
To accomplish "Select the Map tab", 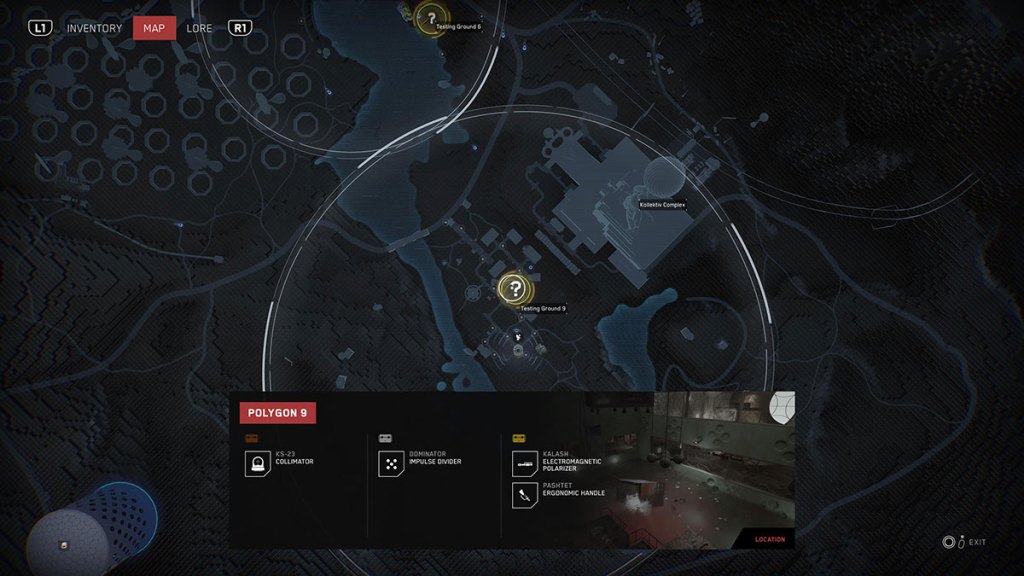I will pos(154,28).
